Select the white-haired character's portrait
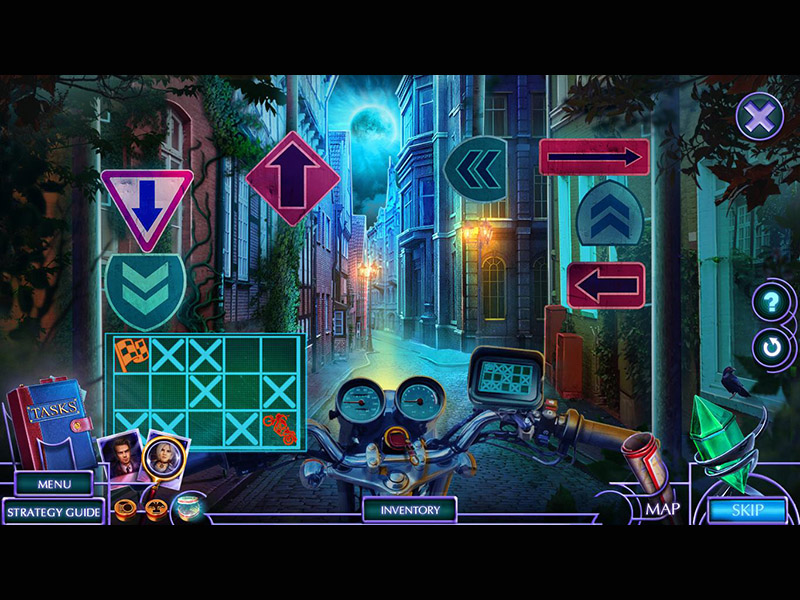800x600 pixels. coord(162,456)
